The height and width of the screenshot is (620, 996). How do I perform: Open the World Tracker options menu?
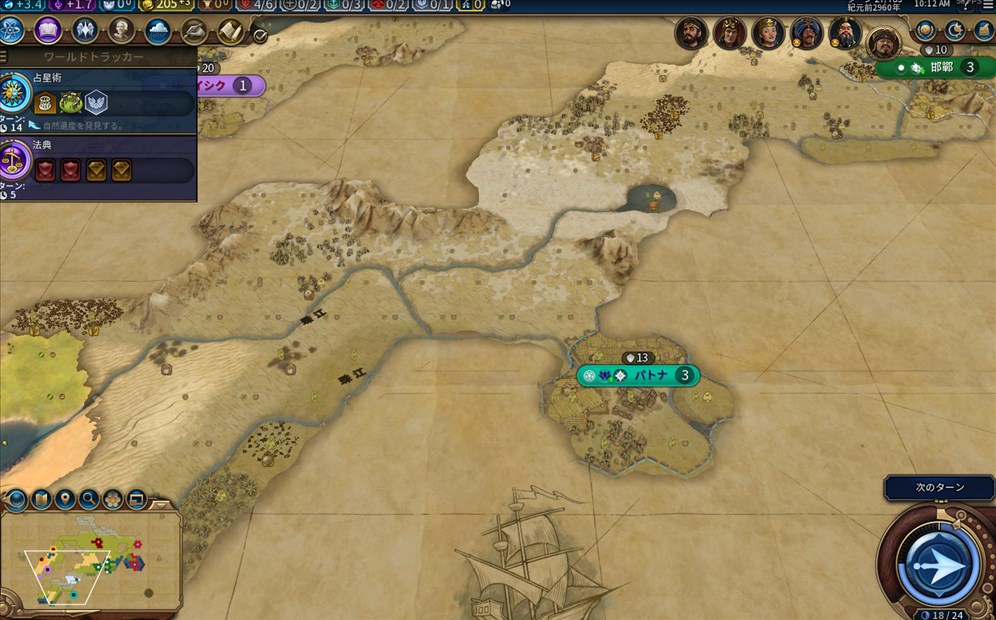click(x=4, y=57)
